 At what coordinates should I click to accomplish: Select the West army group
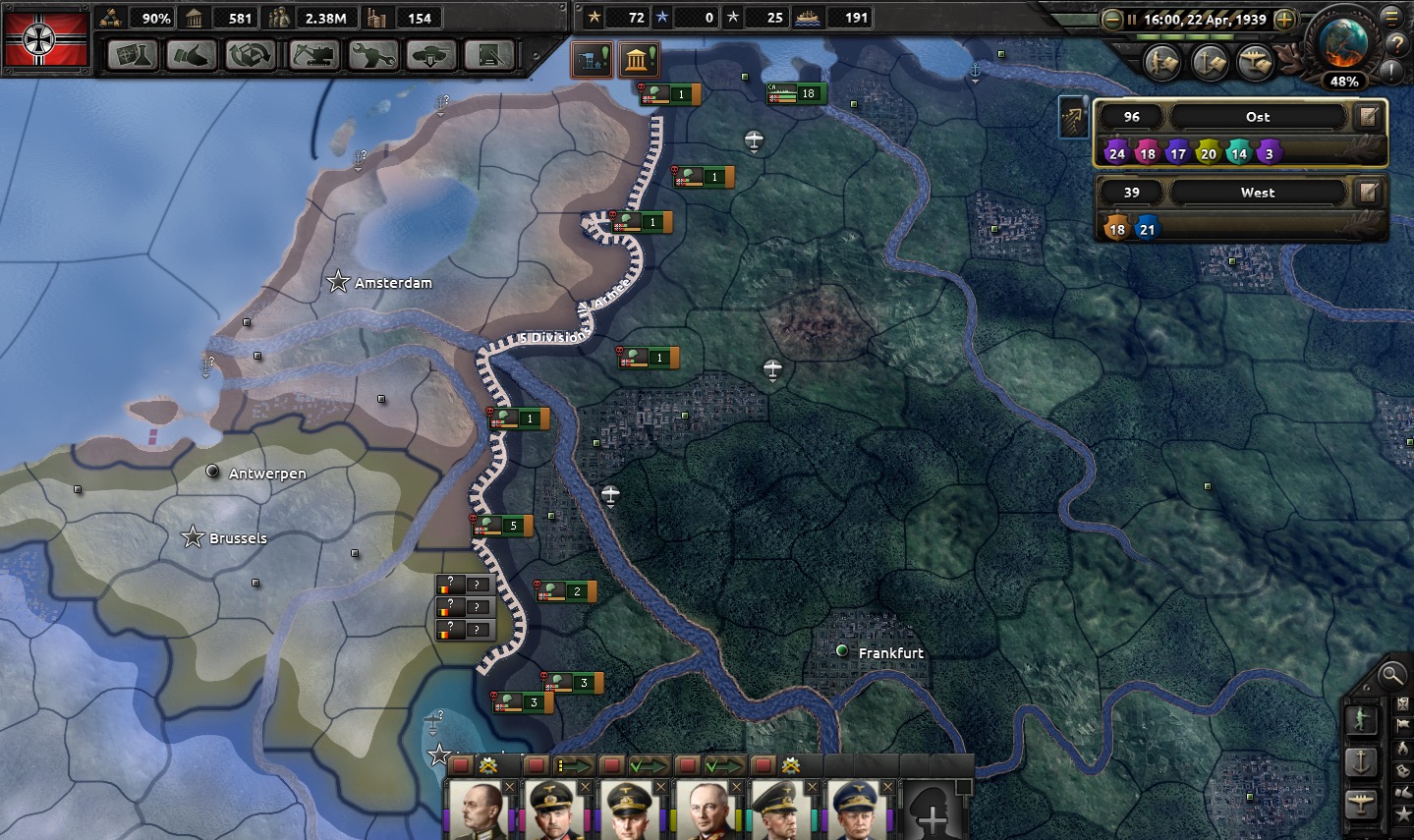1258,193
